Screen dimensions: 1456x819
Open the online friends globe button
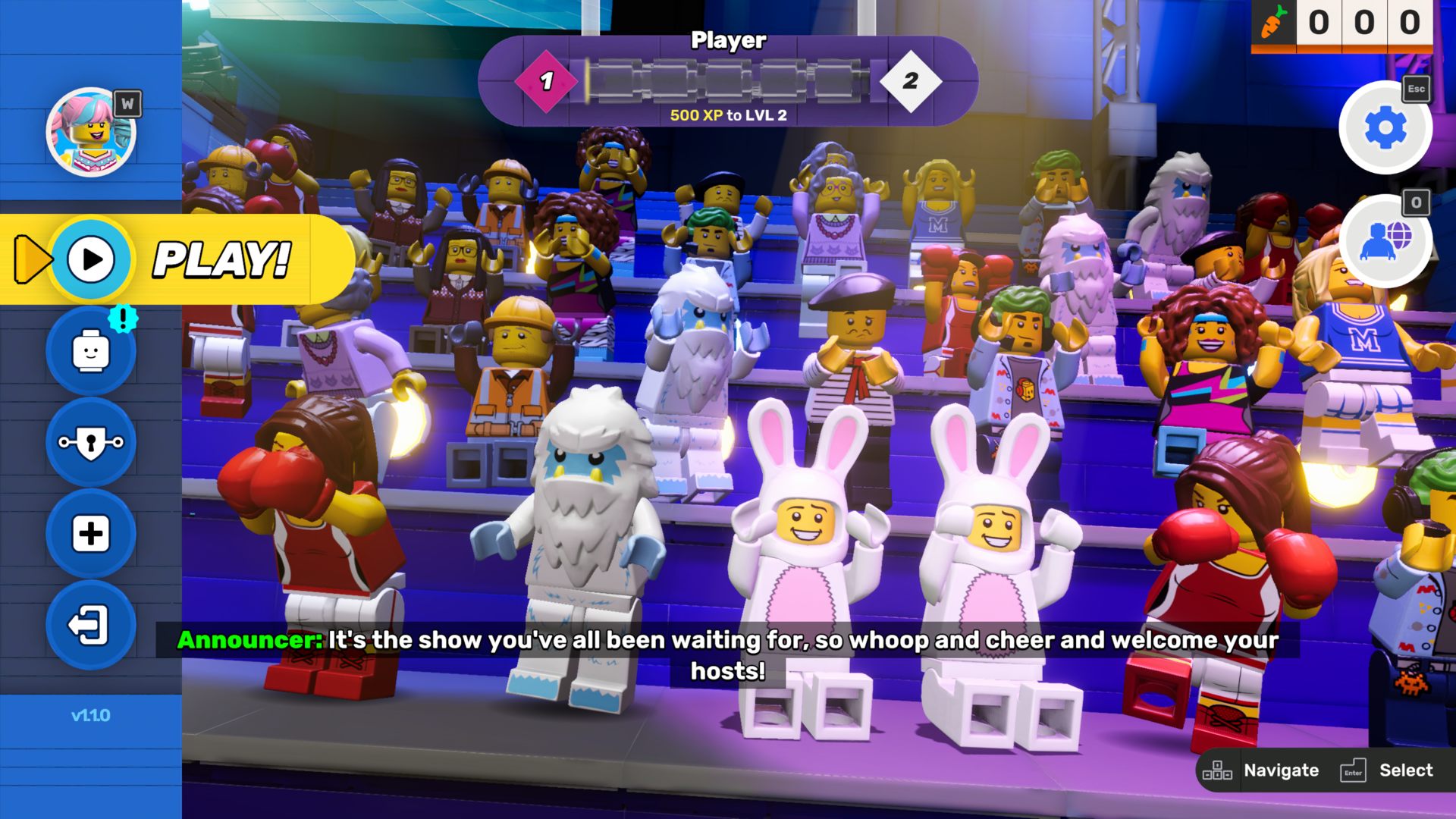click(1385, 240)
